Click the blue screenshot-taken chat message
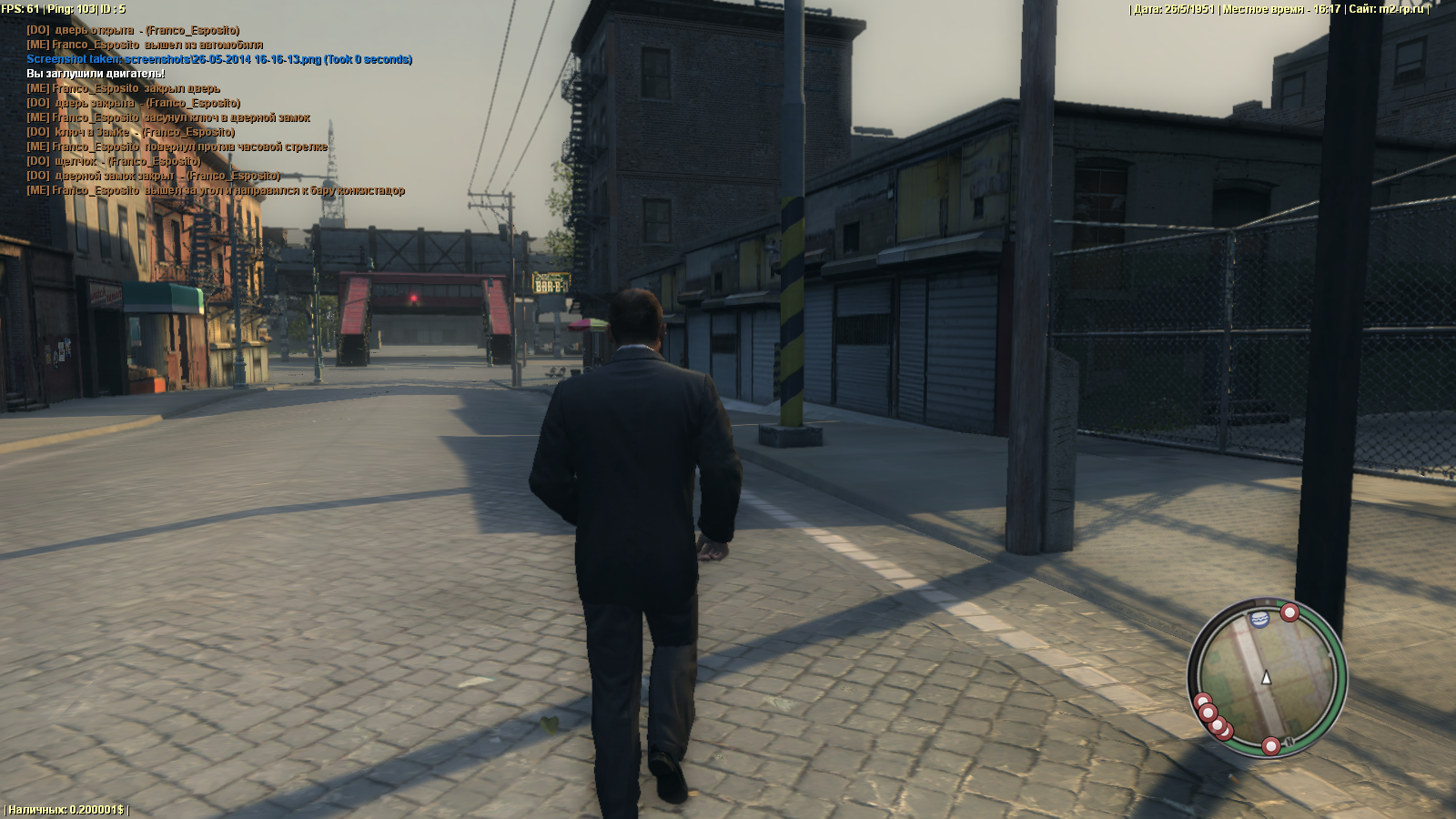Viewport: 1456px width, 819px height. [219, 59]
